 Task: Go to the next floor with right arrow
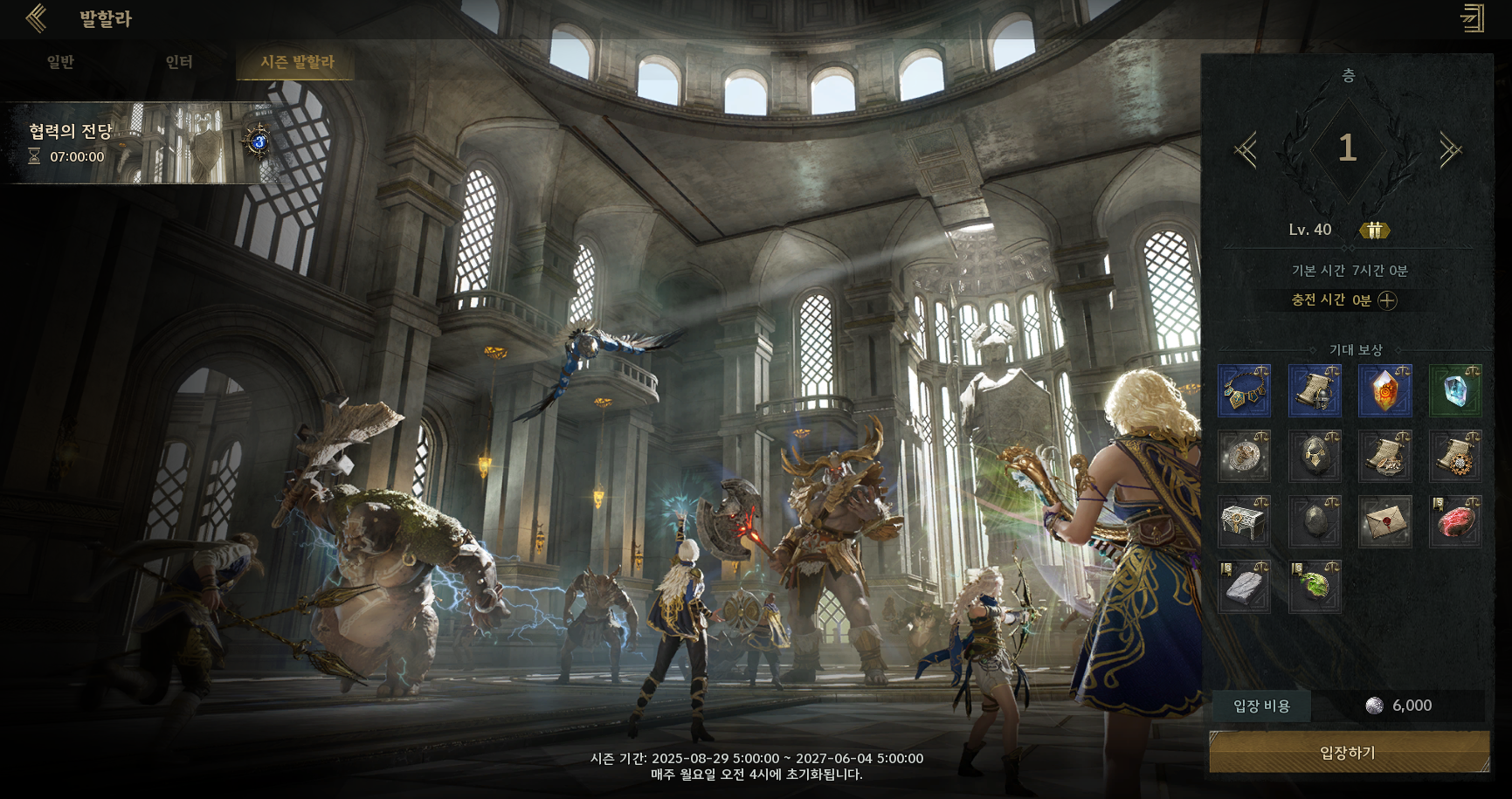tap(1450, 150)
